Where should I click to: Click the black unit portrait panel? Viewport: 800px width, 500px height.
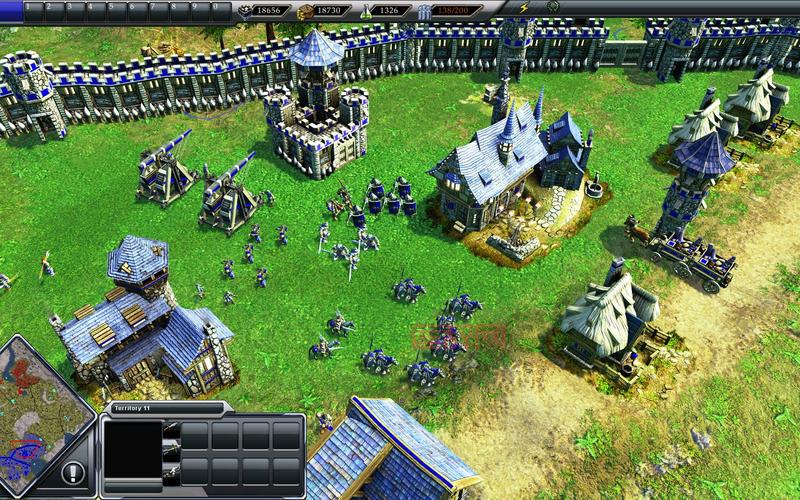133,448
